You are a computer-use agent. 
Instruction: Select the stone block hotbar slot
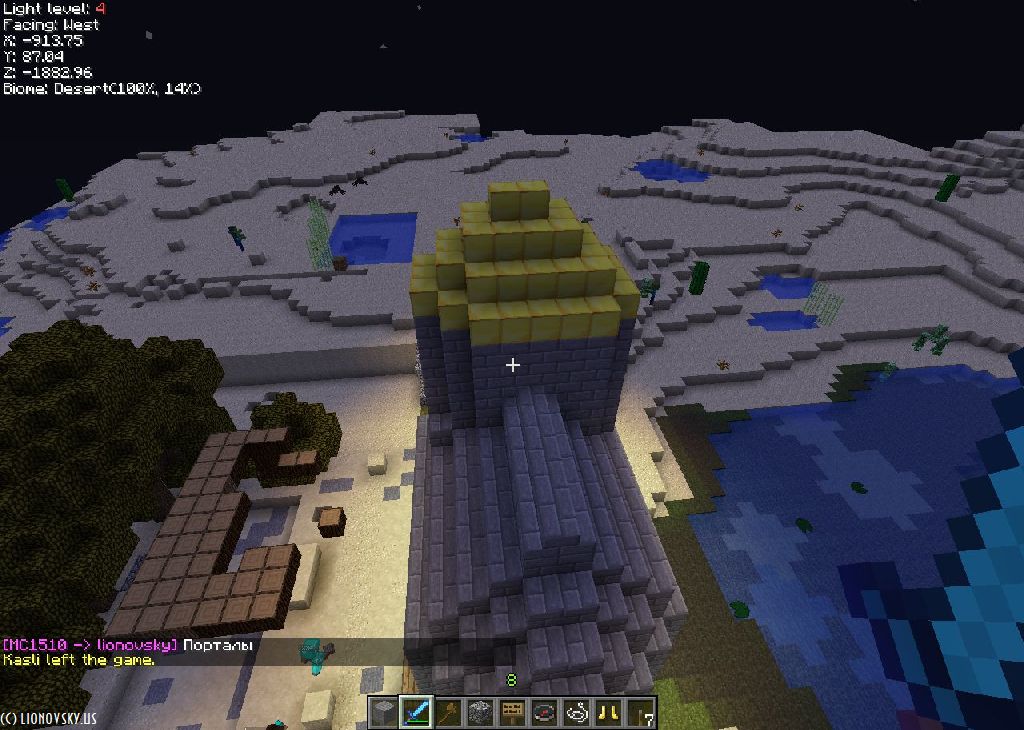[384, 713]
